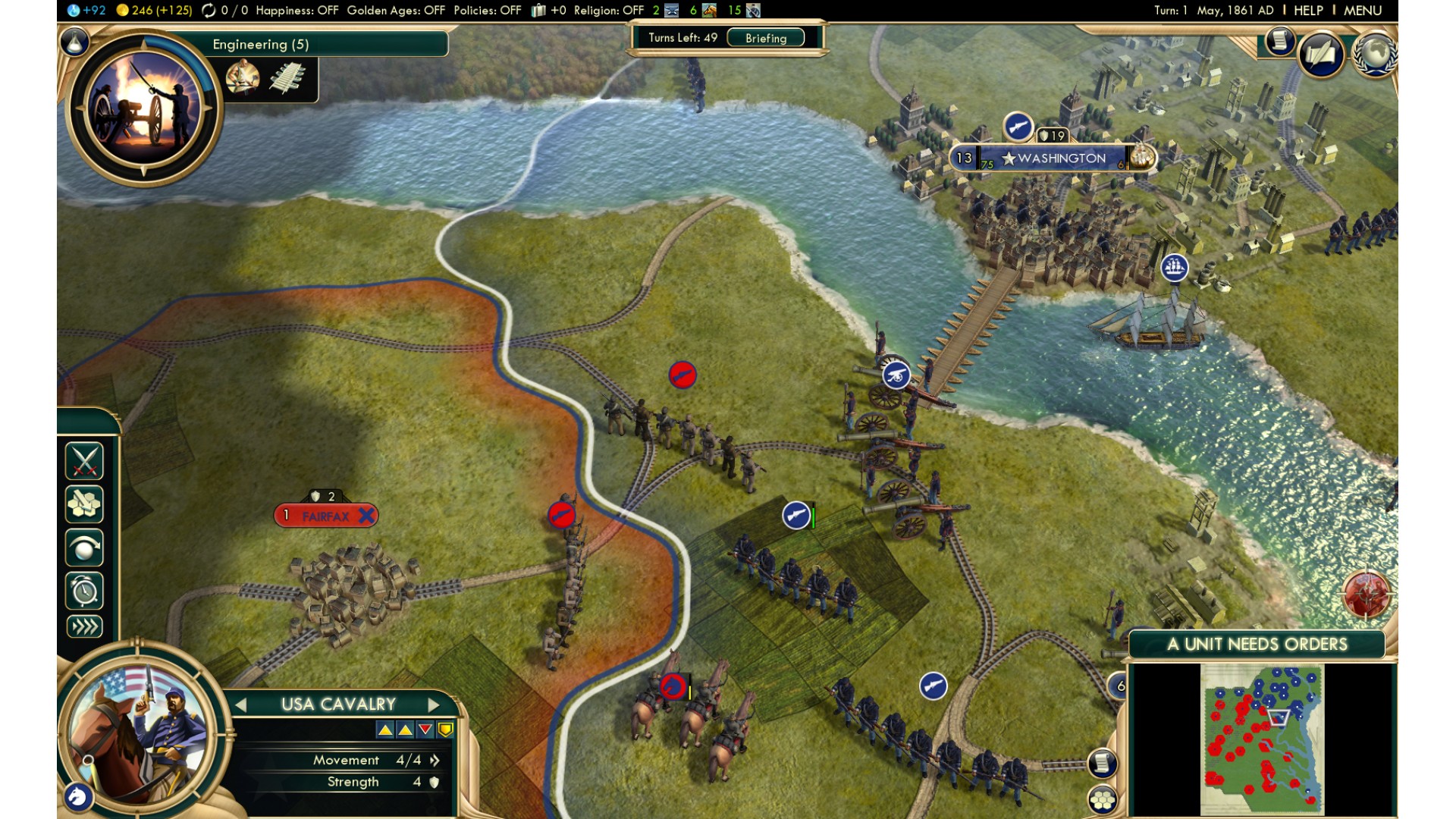Choose the move-to orb action
The width and height of the screenshot is (1456, 819).
tap(84, 548)
